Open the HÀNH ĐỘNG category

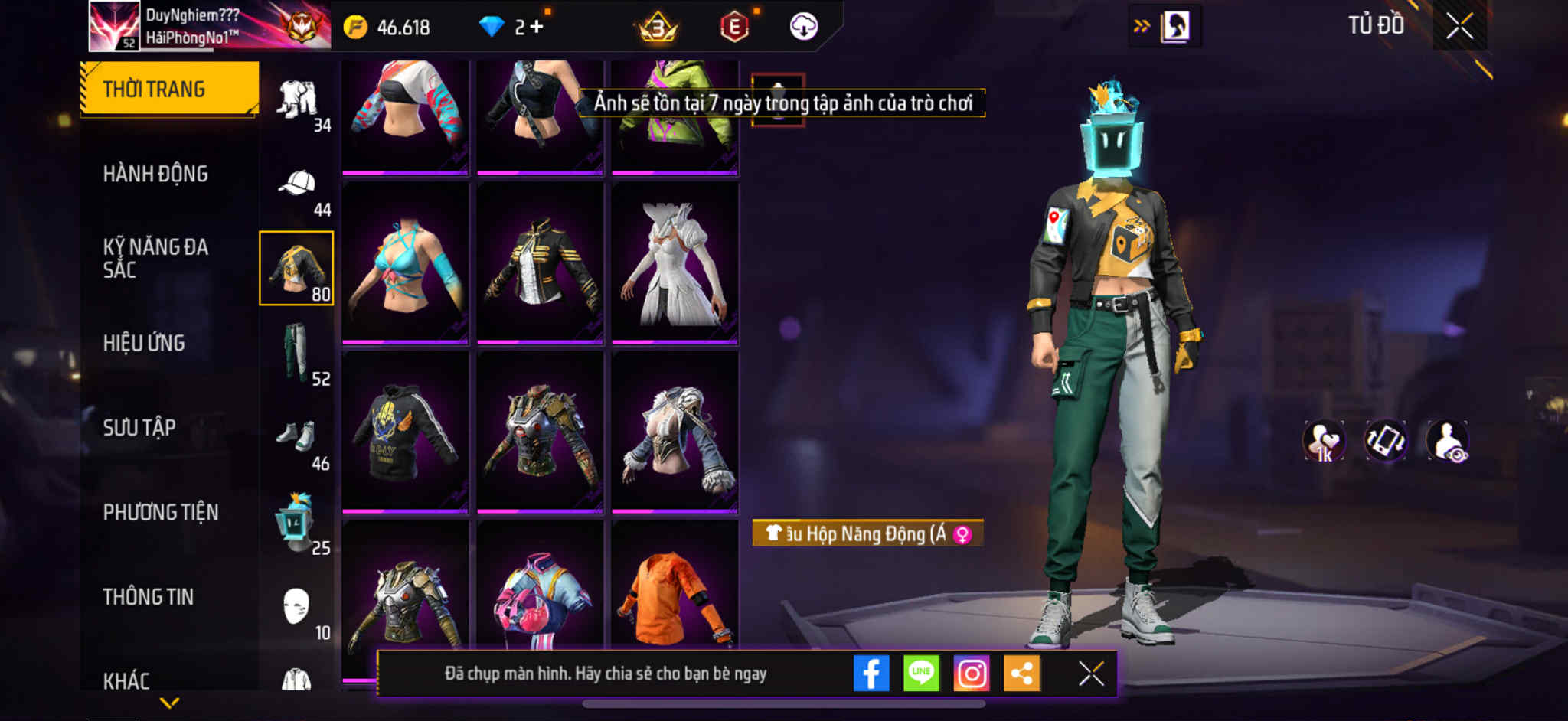(x=155, y=174)
